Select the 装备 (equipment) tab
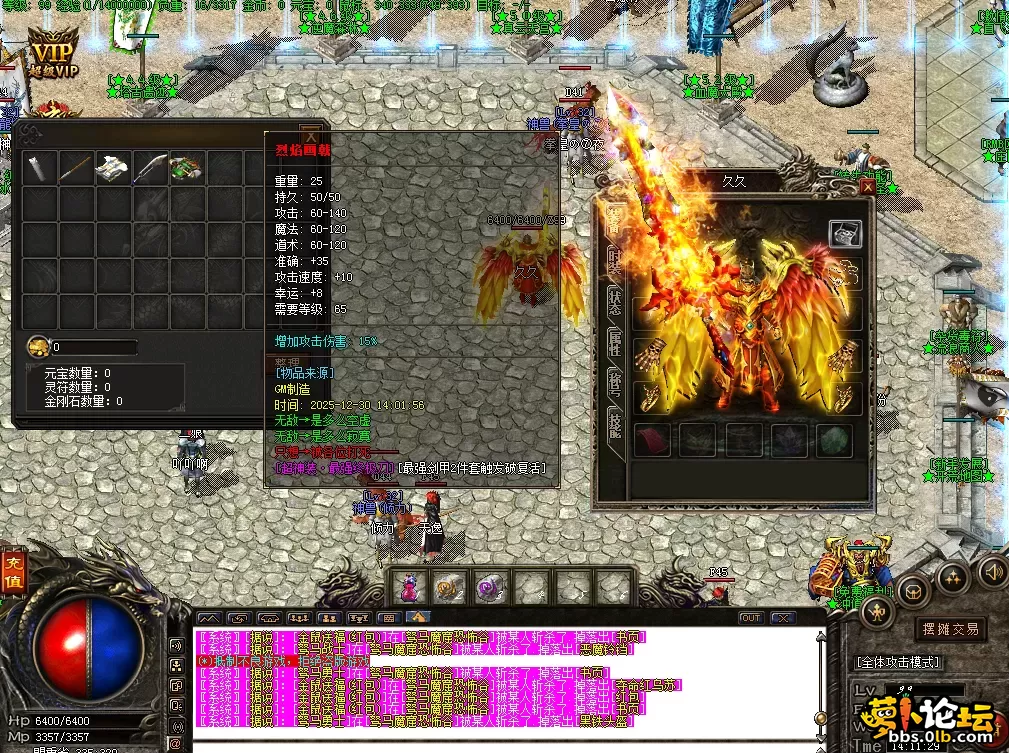Image resolution: width=1009 pixels, height=753 pixels. click(x=612, y=217)
